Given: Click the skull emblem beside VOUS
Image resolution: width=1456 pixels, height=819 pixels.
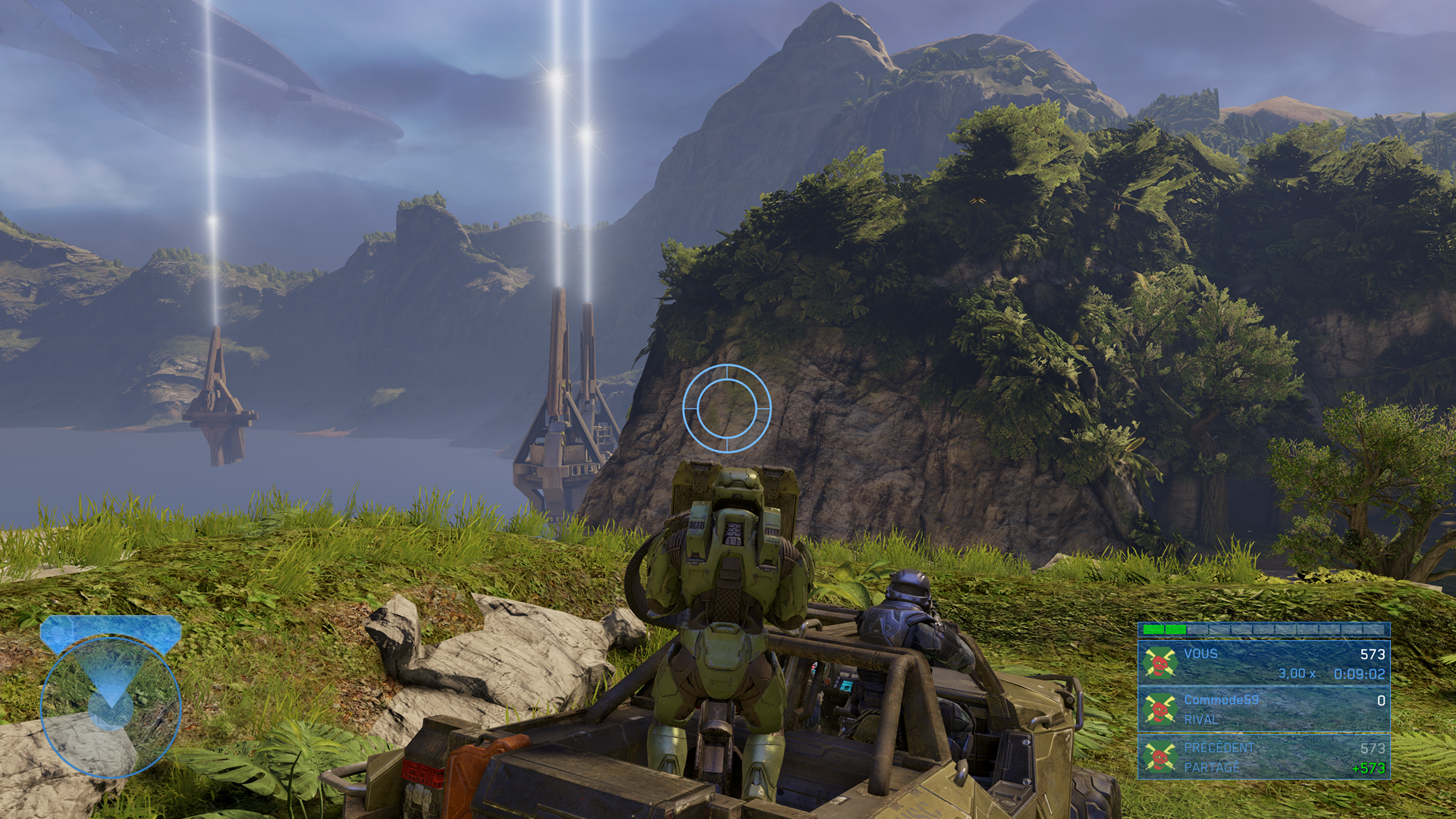Looking at the screenshot, I should 1159,663.
